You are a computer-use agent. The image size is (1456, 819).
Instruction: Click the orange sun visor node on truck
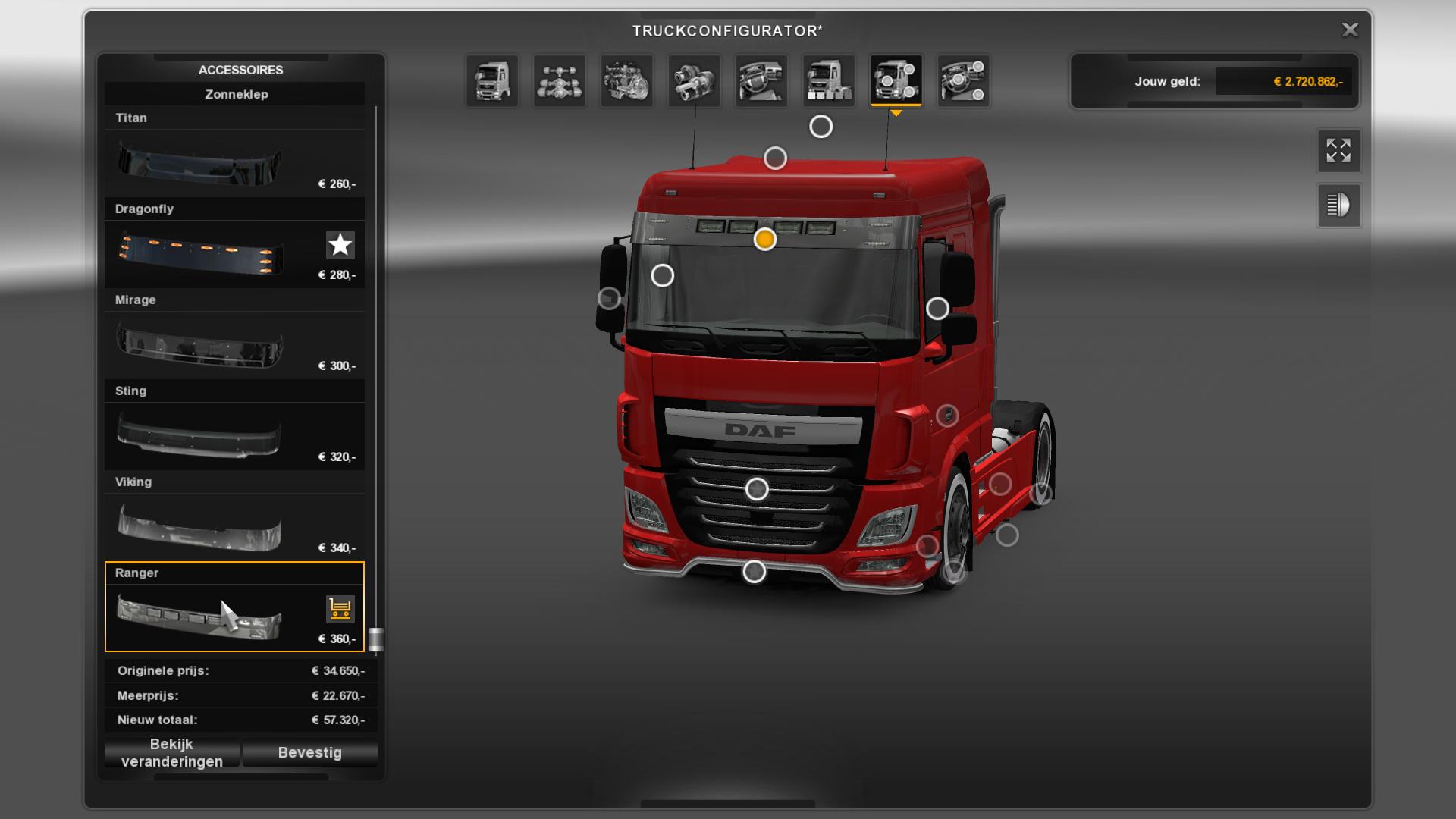[x=765, y=240]
